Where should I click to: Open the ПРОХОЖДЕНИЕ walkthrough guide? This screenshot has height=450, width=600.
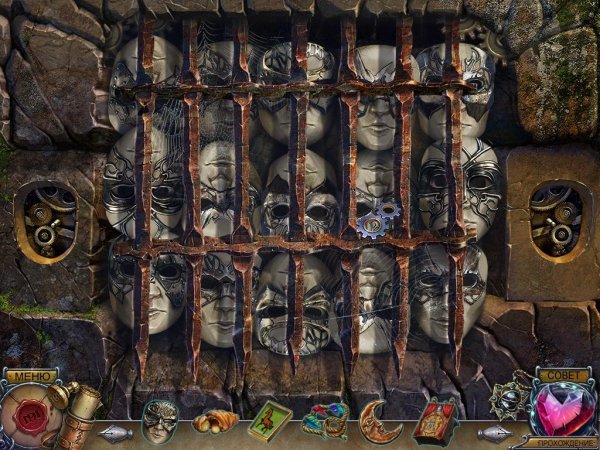pos(564,441)
